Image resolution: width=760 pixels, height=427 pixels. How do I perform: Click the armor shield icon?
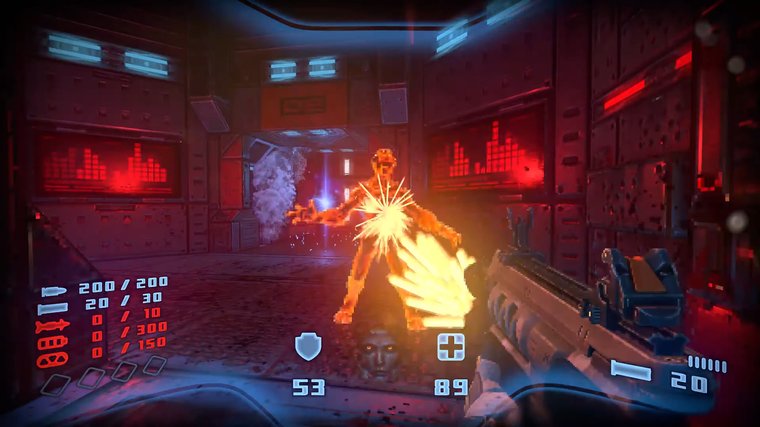point(309,347)
